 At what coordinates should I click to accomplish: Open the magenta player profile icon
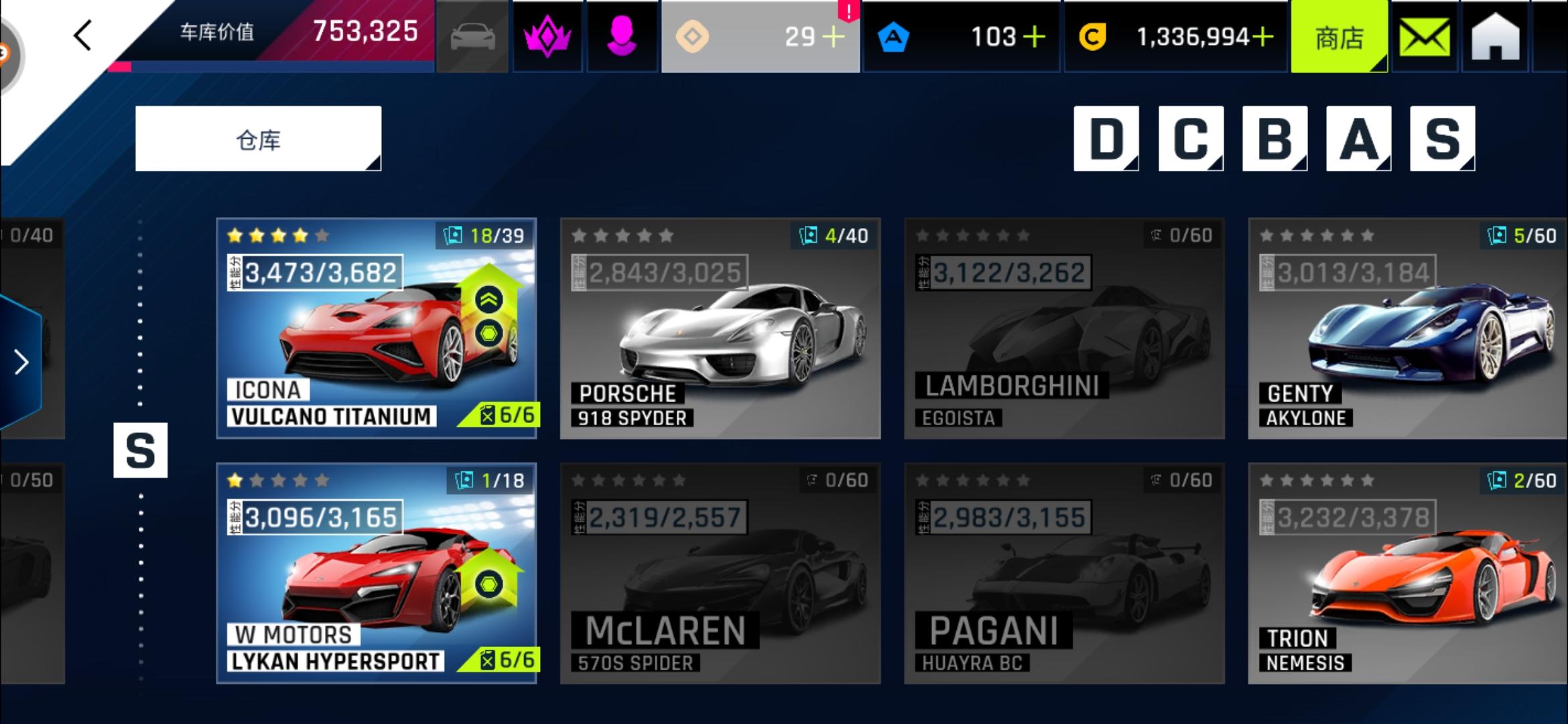coord(621,37)
